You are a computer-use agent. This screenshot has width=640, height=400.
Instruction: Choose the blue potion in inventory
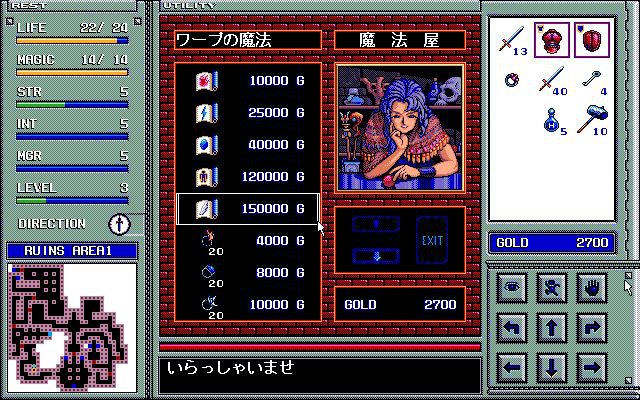tap(553, 122)
